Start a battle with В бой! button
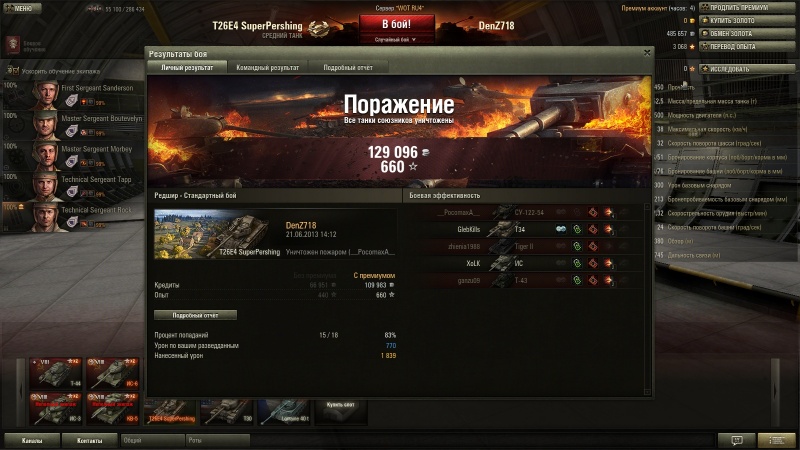The image size is (800, 450). pos(397,24)
